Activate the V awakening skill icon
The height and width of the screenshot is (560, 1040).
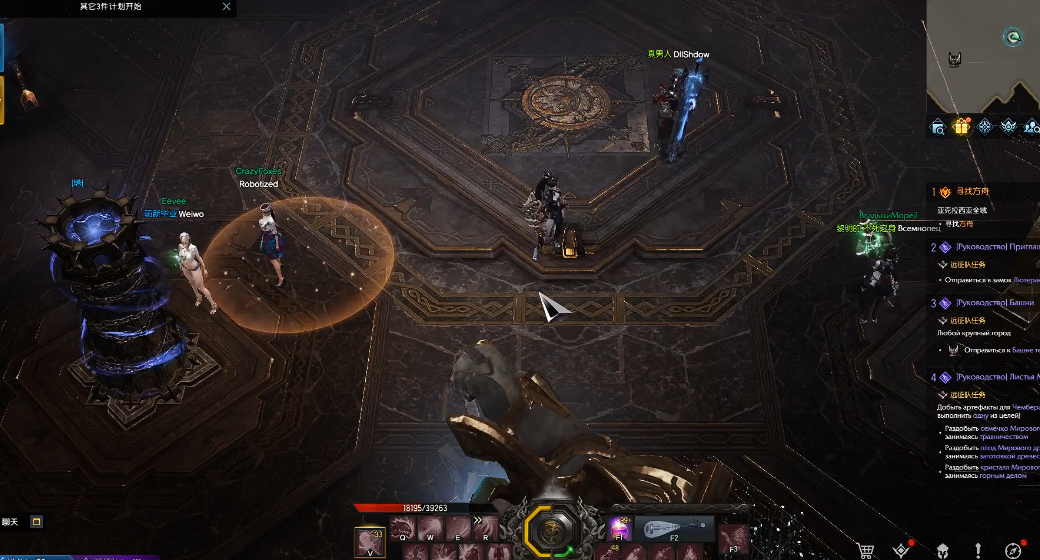[370, 541]
